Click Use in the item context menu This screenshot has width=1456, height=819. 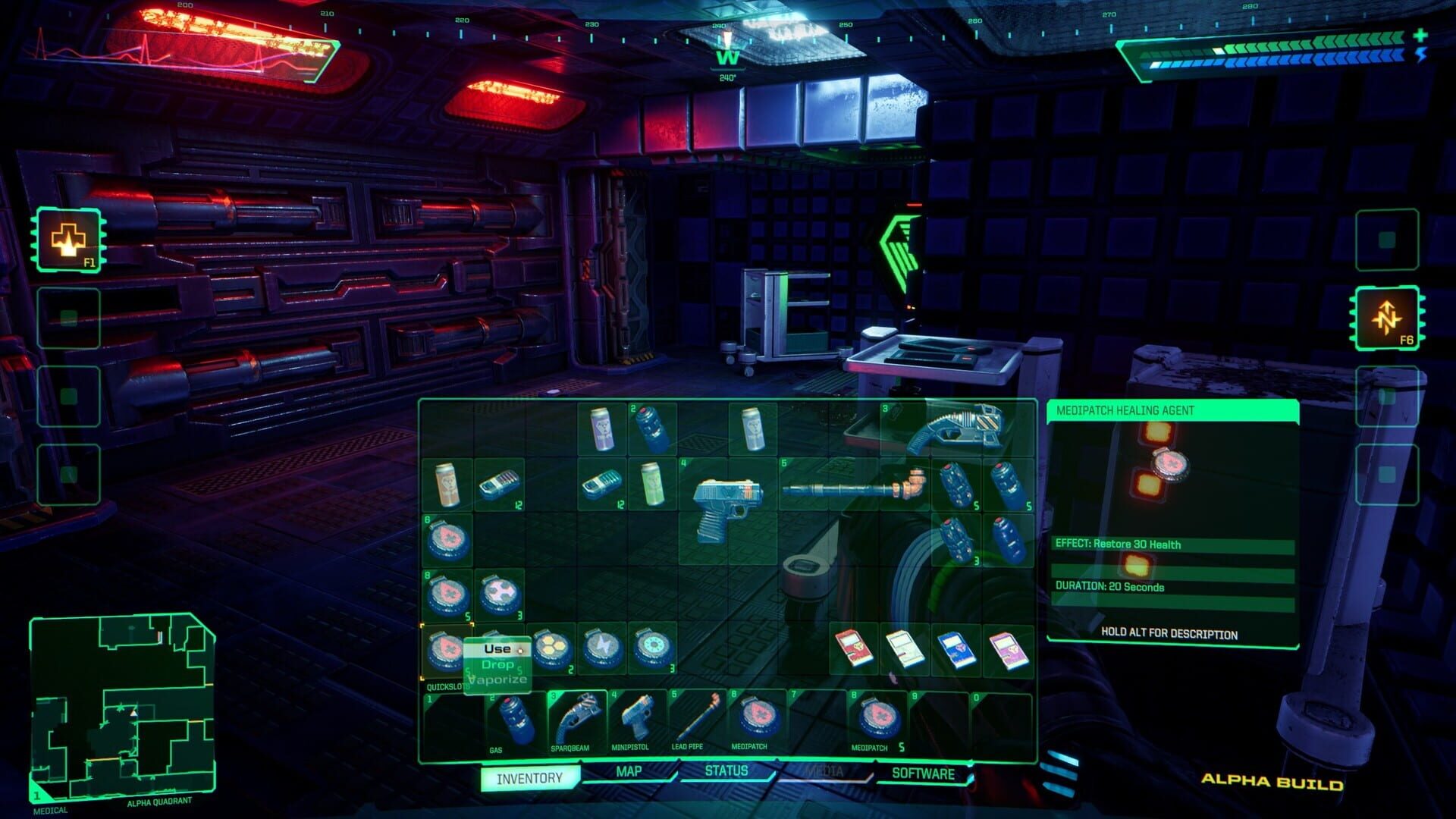497,649
